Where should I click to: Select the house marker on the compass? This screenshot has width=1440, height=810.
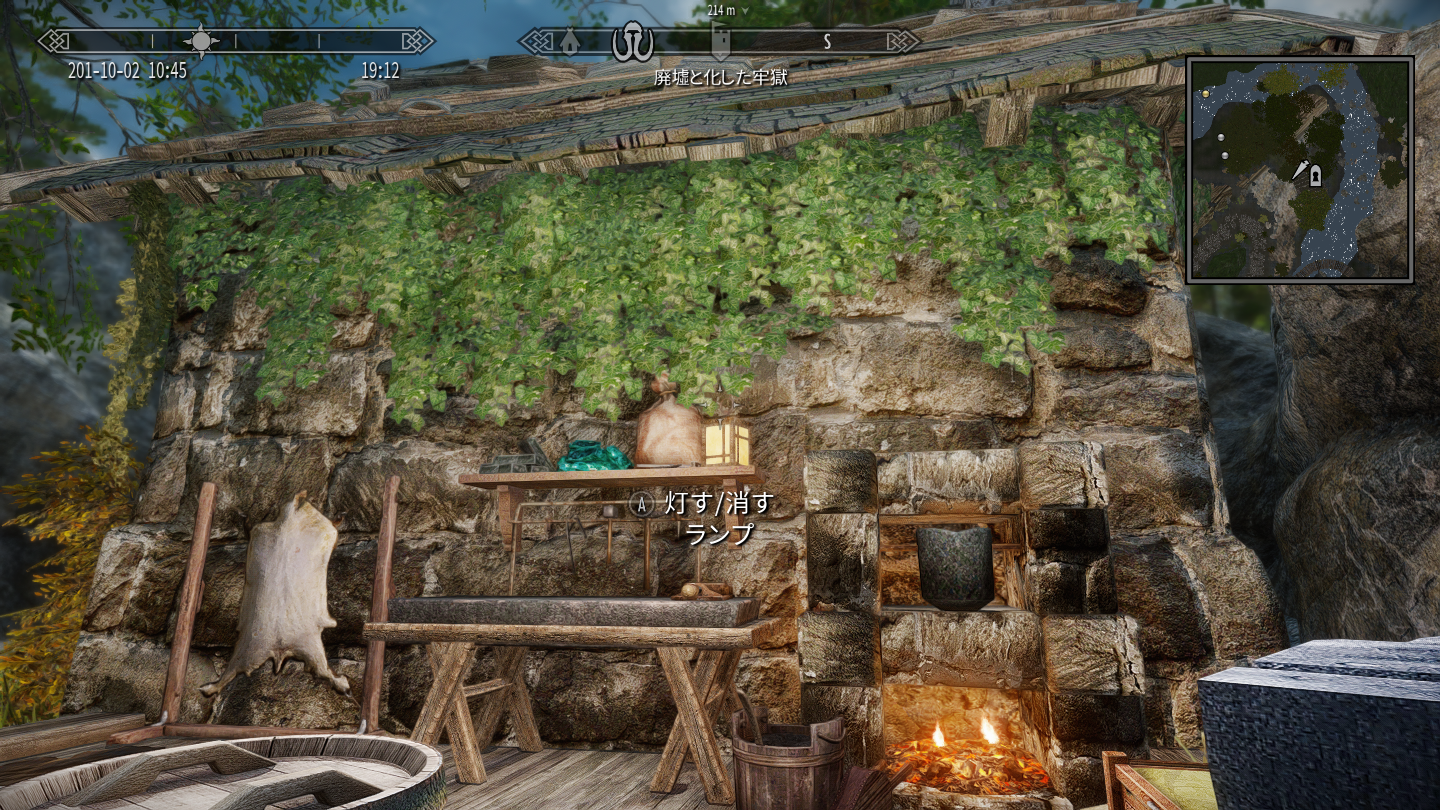(569, 41)
